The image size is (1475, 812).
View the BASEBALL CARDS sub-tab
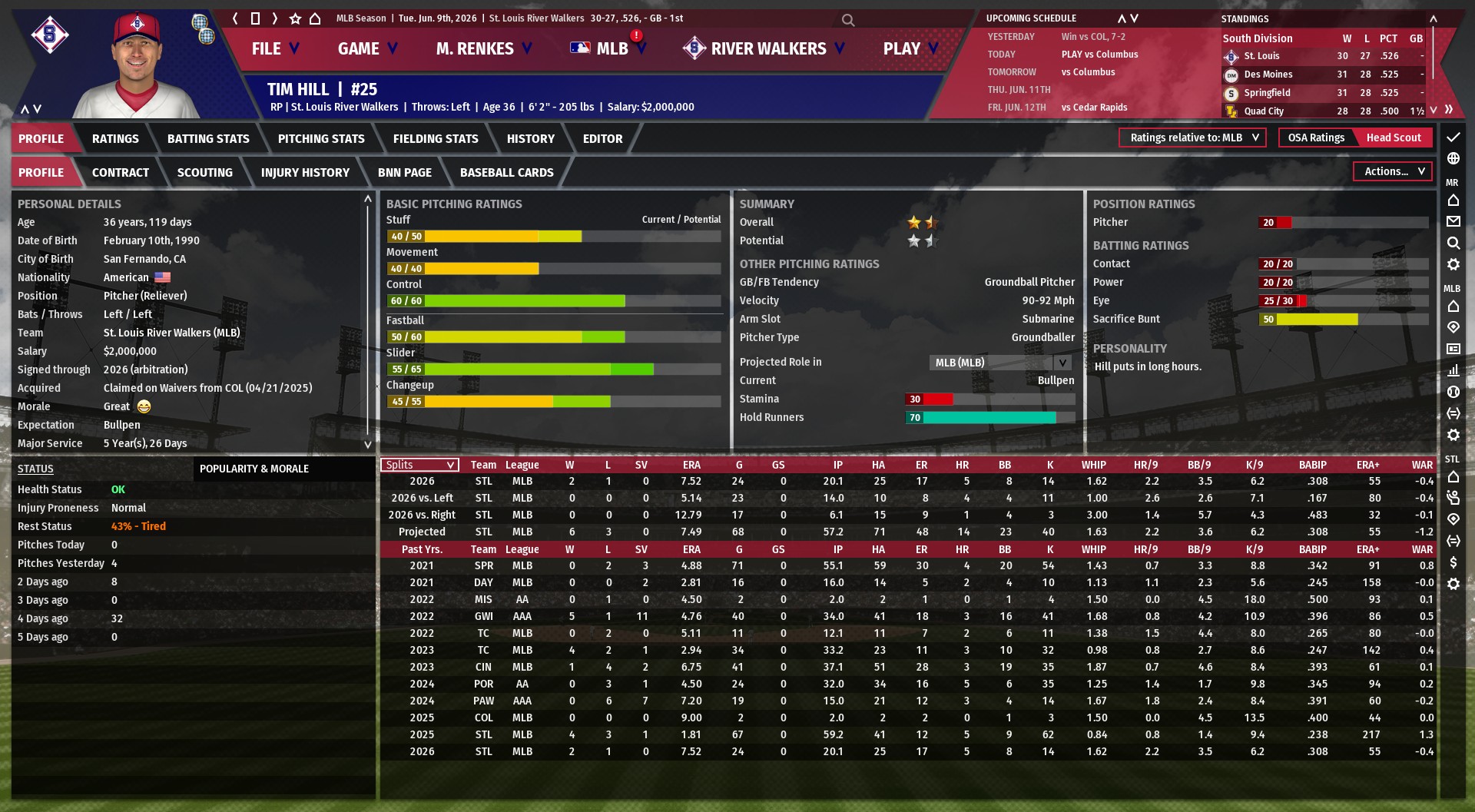click(x=506, y=173)
